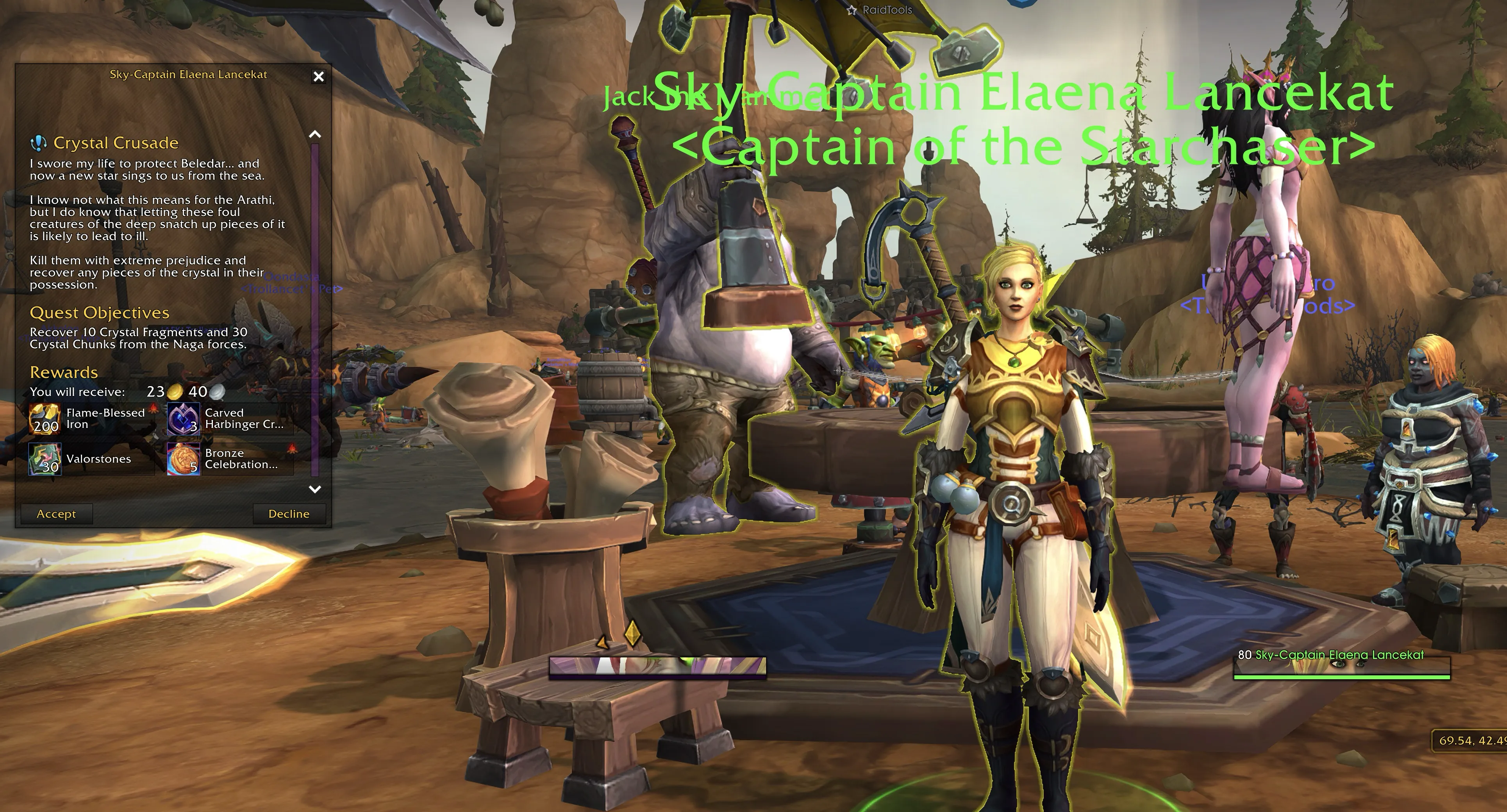
Task: Check the Bronze Celebration Token reward
Action: point(184,459)
